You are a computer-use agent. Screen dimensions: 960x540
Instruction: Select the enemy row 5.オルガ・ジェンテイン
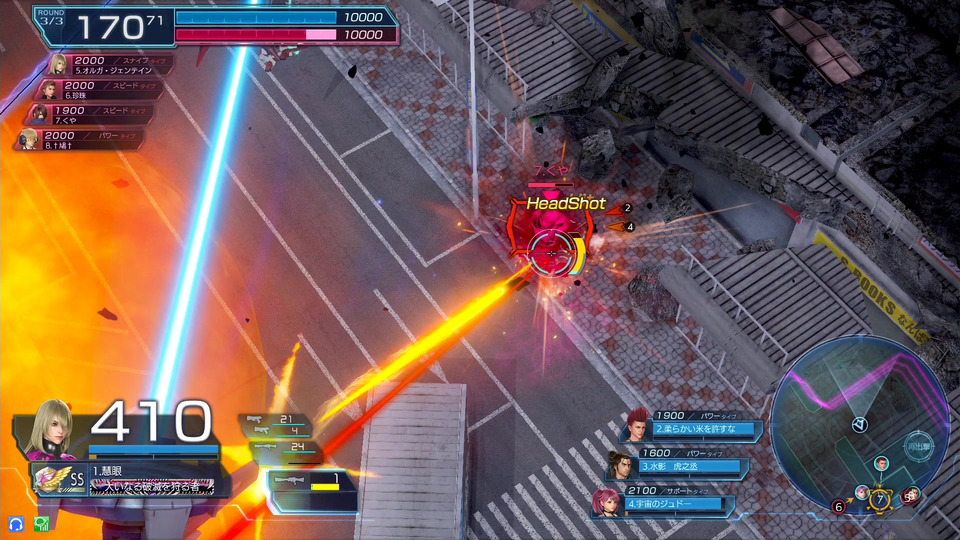coord(108,65)
